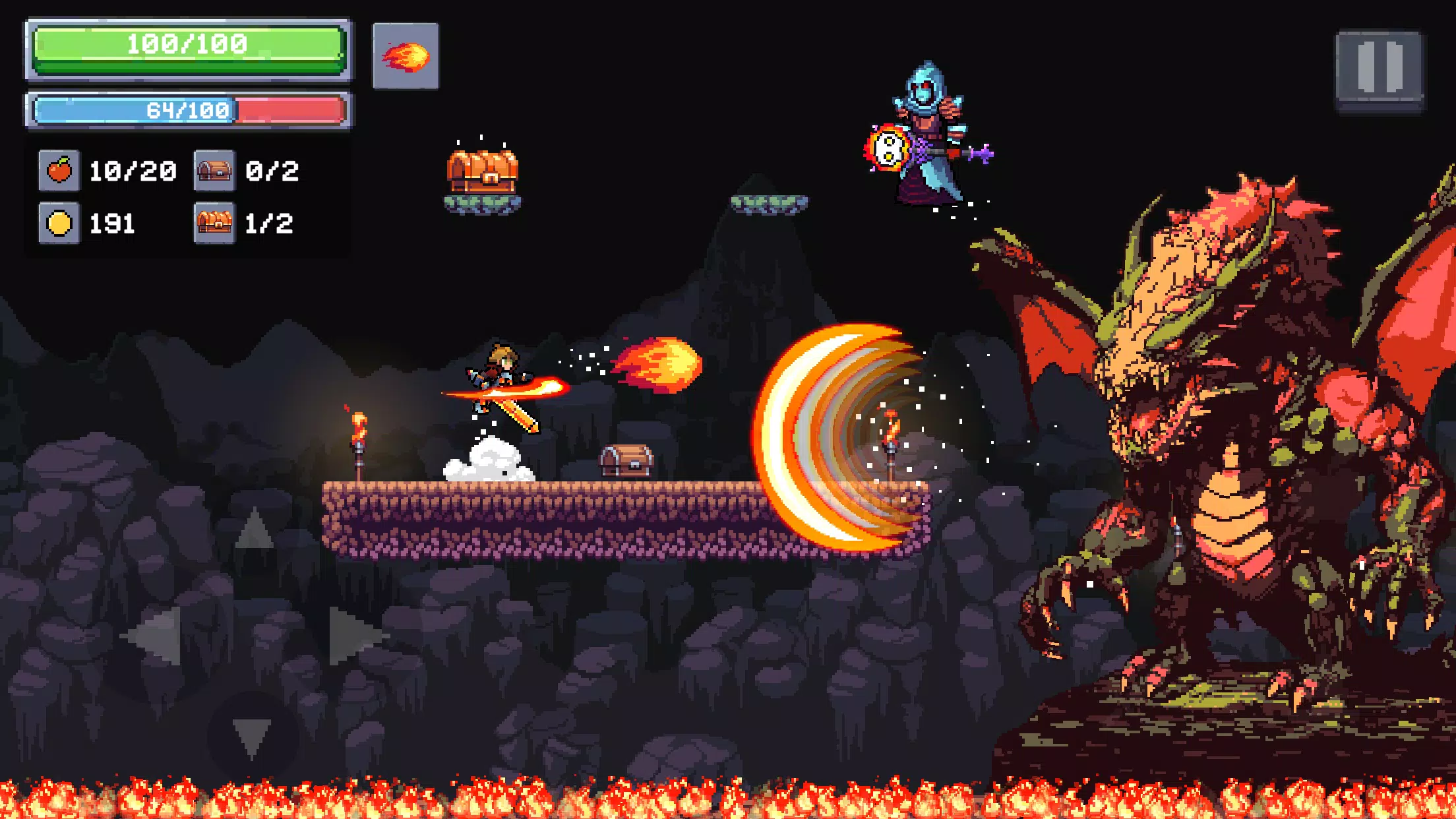This screenshot has width=1456, height=819.
Task: Click the large chest icon showing 1/2
Action: (x=214, y=224)
